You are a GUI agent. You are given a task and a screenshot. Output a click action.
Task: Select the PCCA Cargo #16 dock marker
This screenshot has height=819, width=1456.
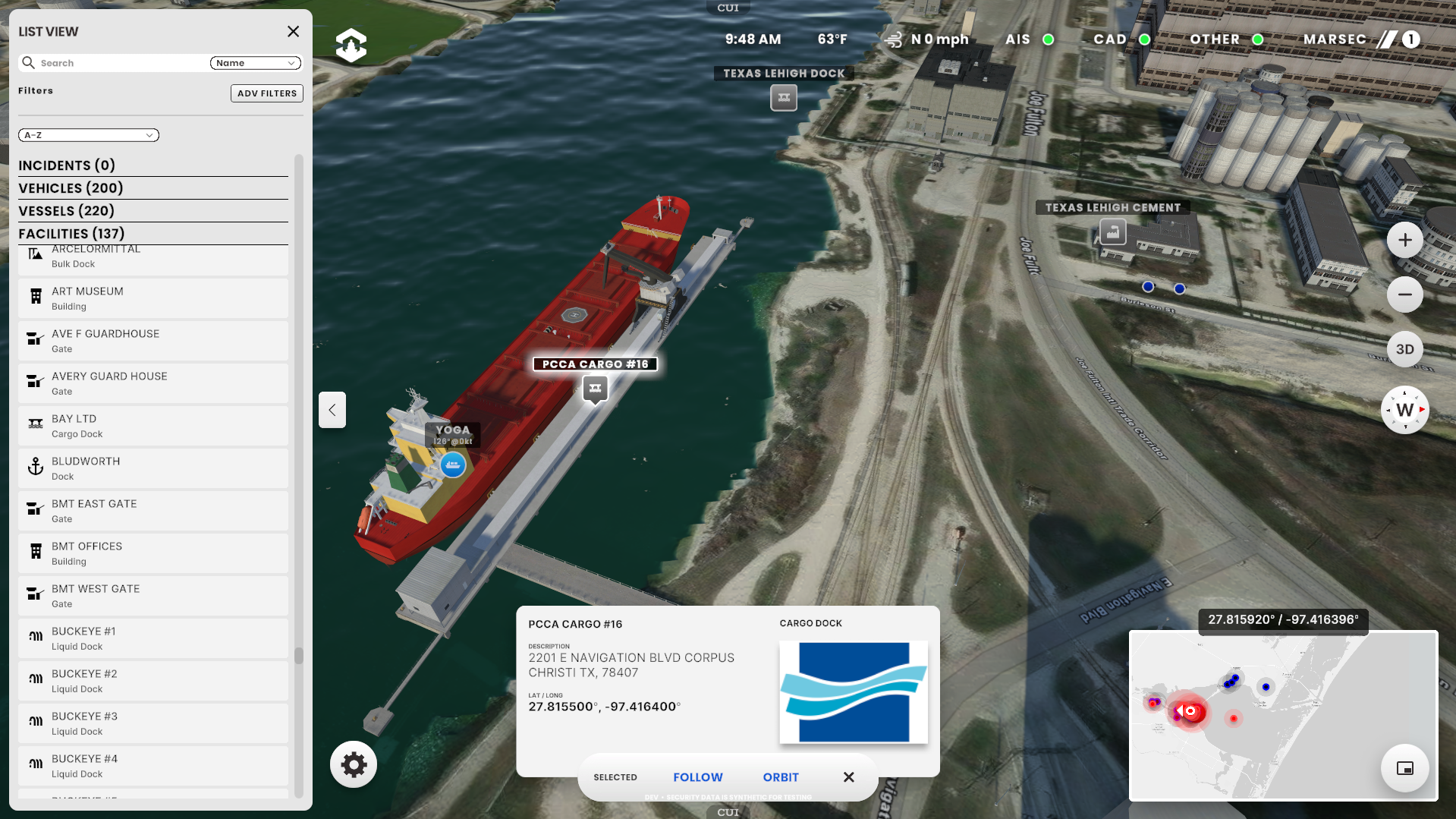(595, 389)
